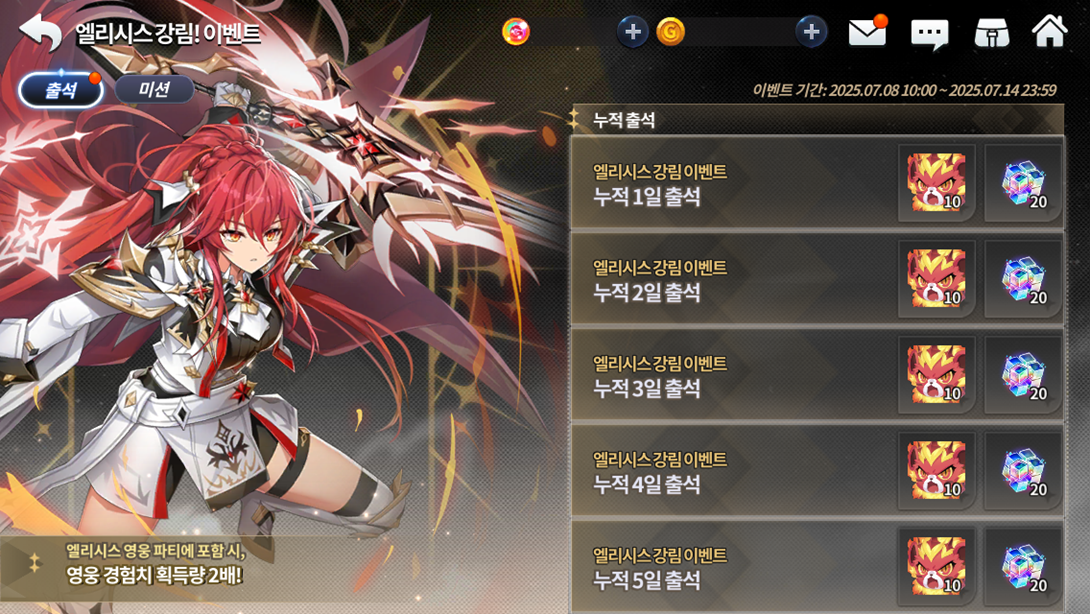Add more gold coins

(x=811, y=32)
